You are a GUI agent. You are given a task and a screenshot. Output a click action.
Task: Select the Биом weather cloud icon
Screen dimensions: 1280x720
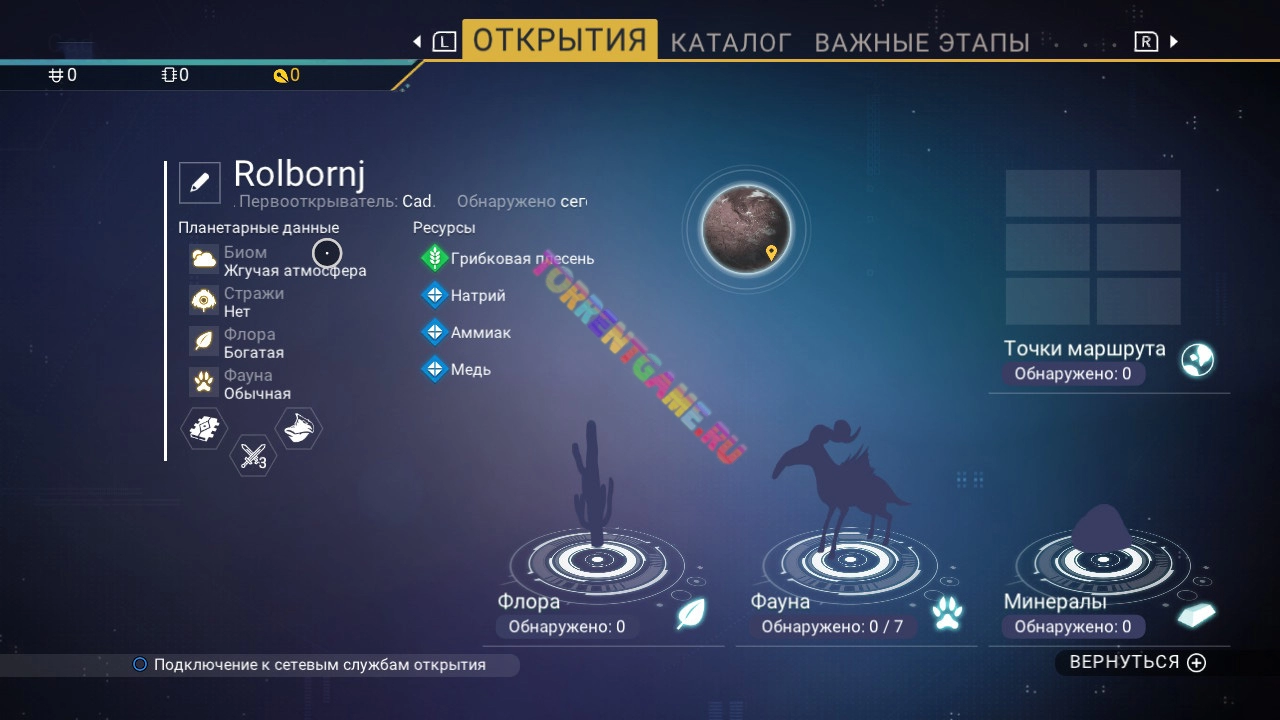(201, 259)
